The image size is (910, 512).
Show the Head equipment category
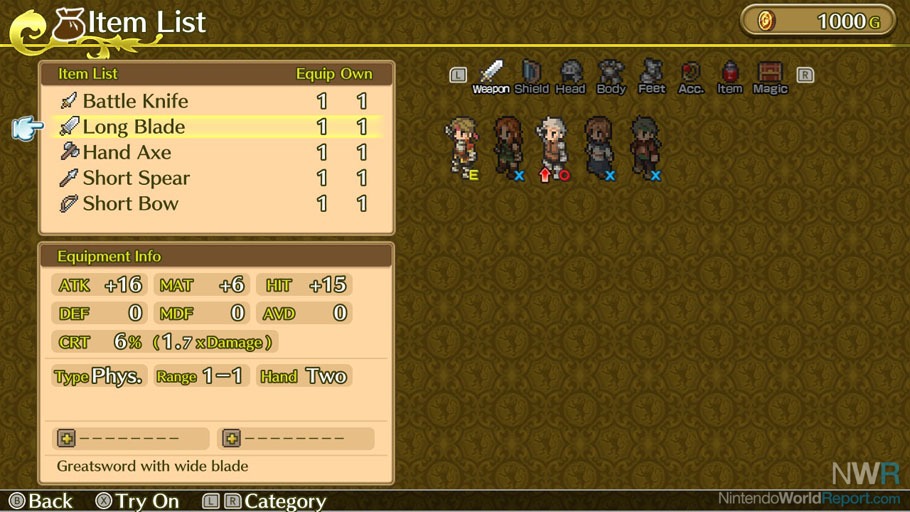point(570,76)
